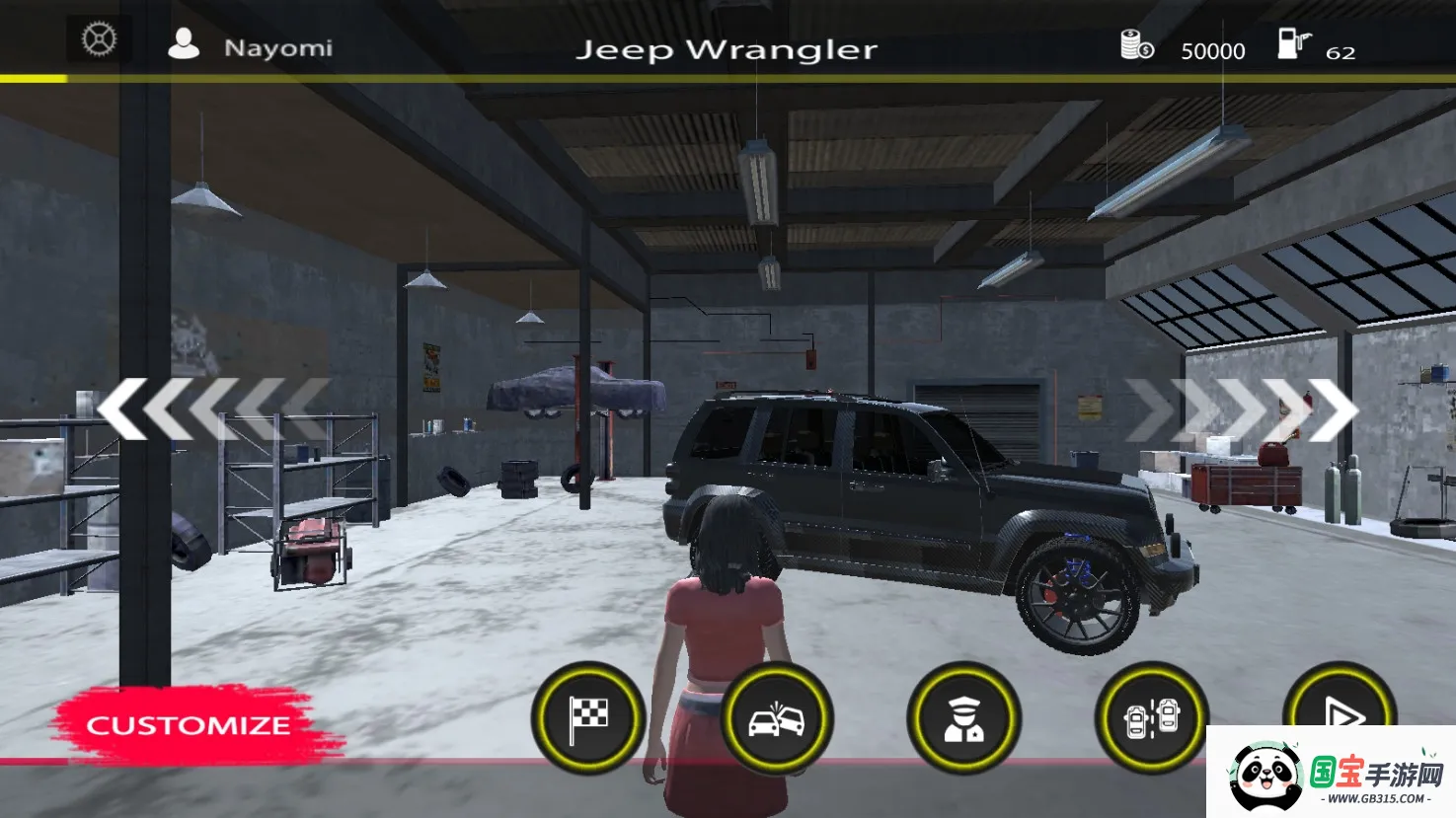This screenshot has width=1456, height=818.
Task: Open the settings gear menu
Action: point(97,37)
